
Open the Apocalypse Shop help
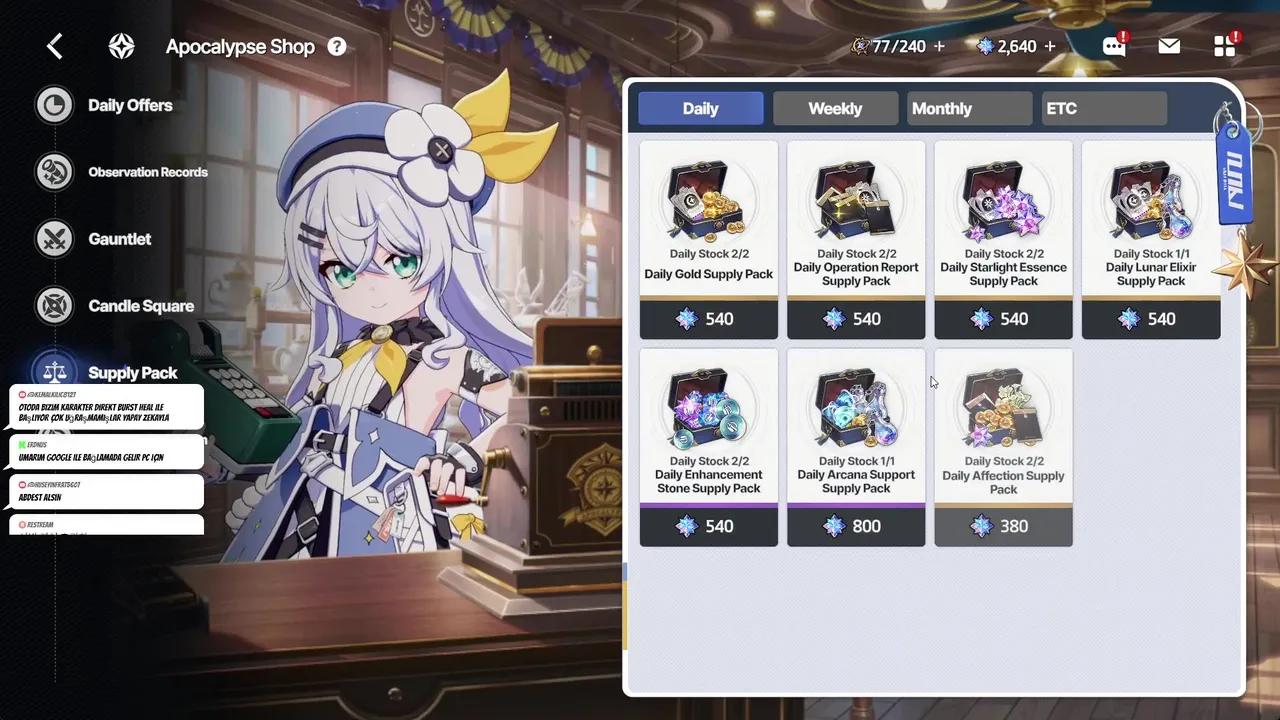tap(337, 46)
